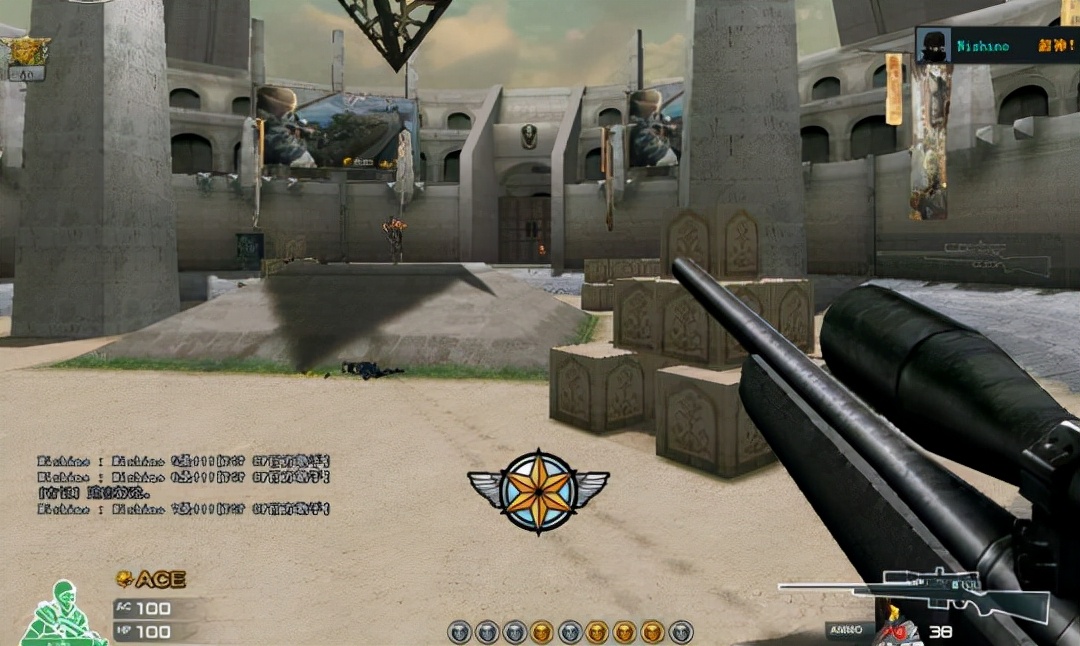Click the gold emblem in the top-left corner

pyautogui.click(x=27, y=51)
